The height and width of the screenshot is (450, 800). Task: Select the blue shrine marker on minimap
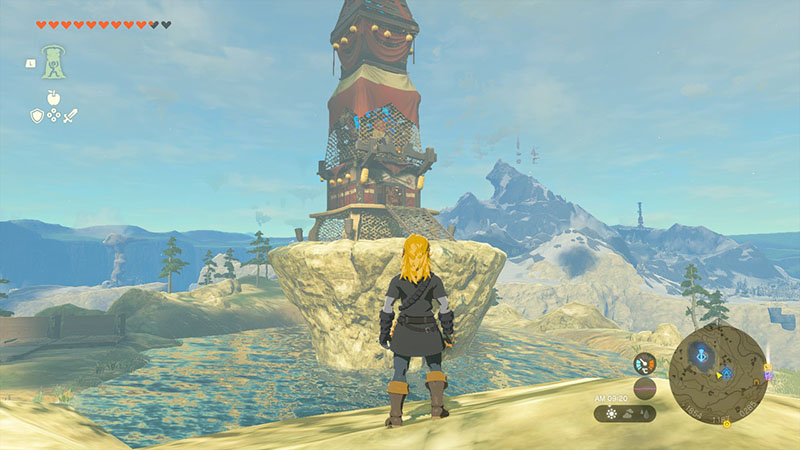coord(727,373)
